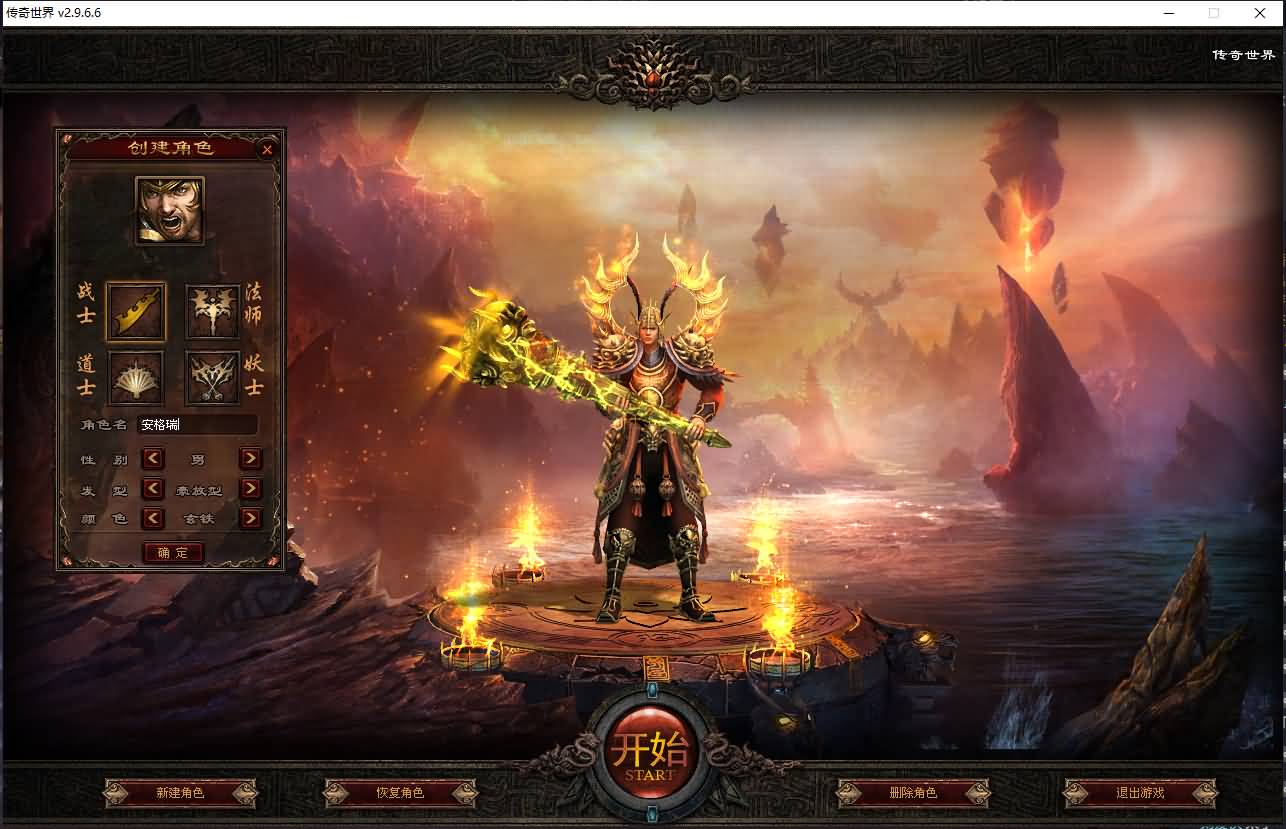Select the 法师 mage class icon
Viewport: 1286px width, 829px height.
coord(212,312)
